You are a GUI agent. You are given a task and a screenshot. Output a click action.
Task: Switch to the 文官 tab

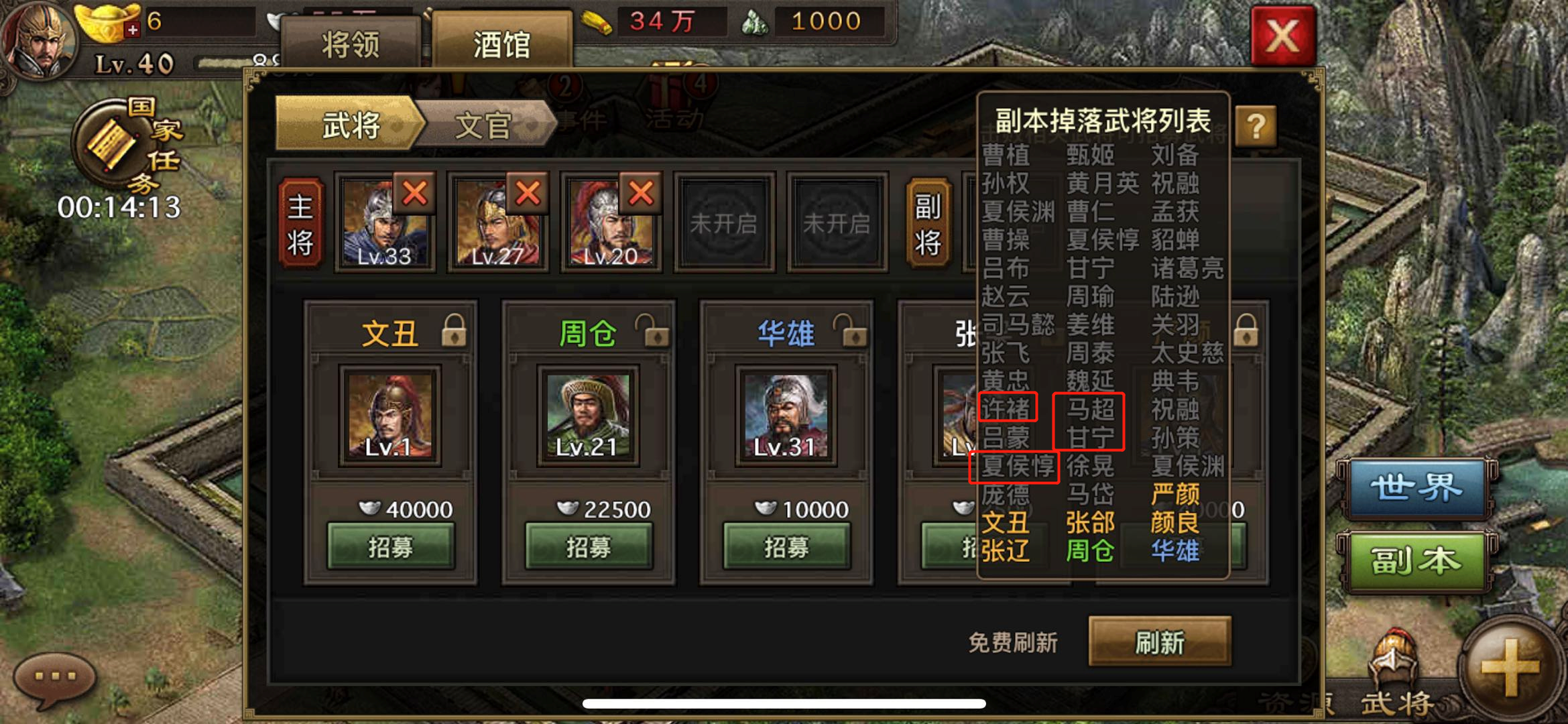[484, 124]
